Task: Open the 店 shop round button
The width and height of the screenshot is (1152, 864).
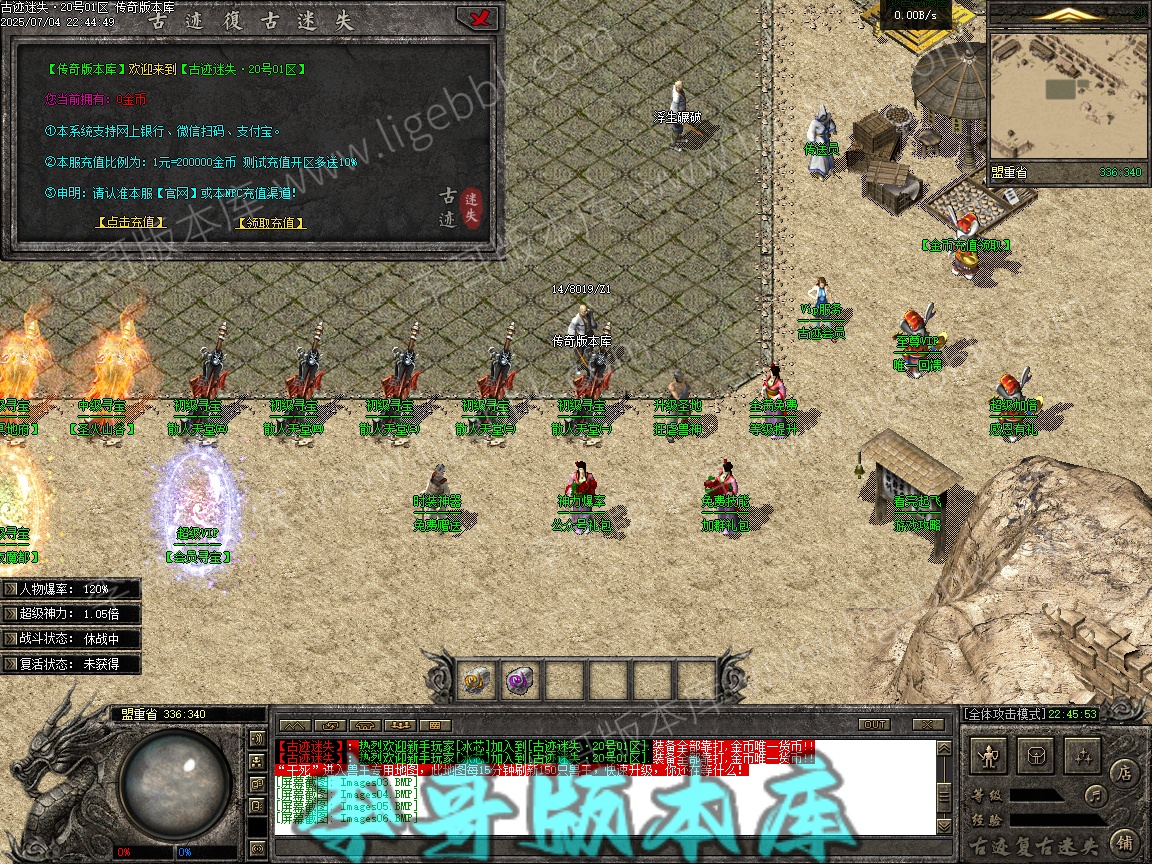Action: click(1125, 772)
